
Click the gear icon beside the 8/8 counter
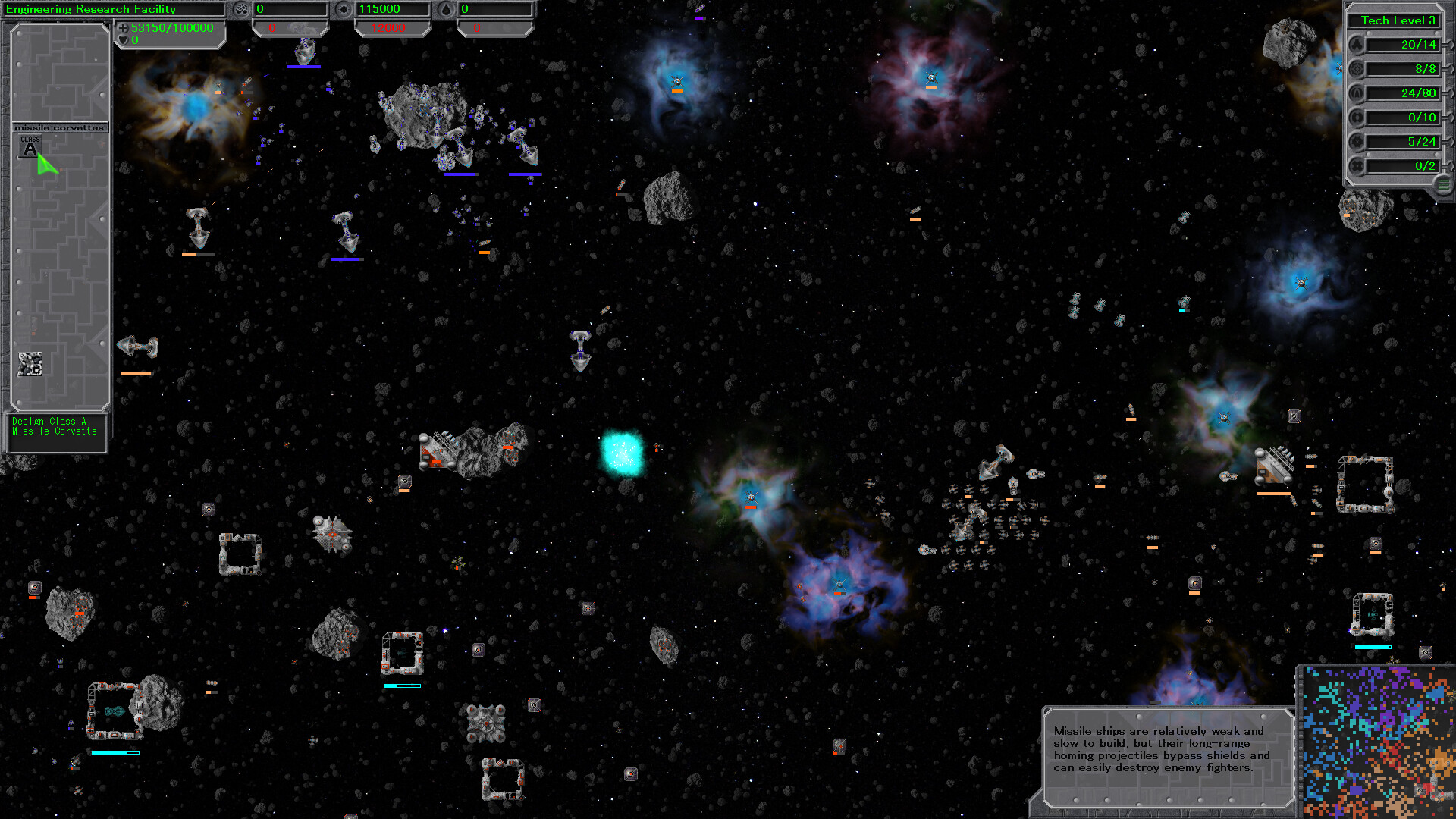tap(1357, 69)
